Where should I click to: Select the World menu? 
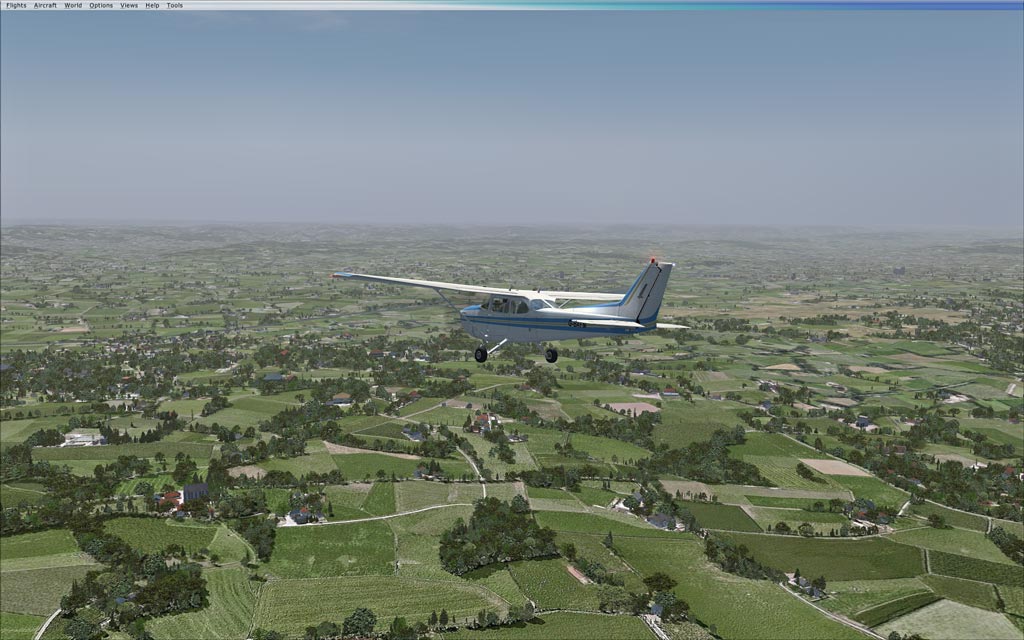(73, 5)
